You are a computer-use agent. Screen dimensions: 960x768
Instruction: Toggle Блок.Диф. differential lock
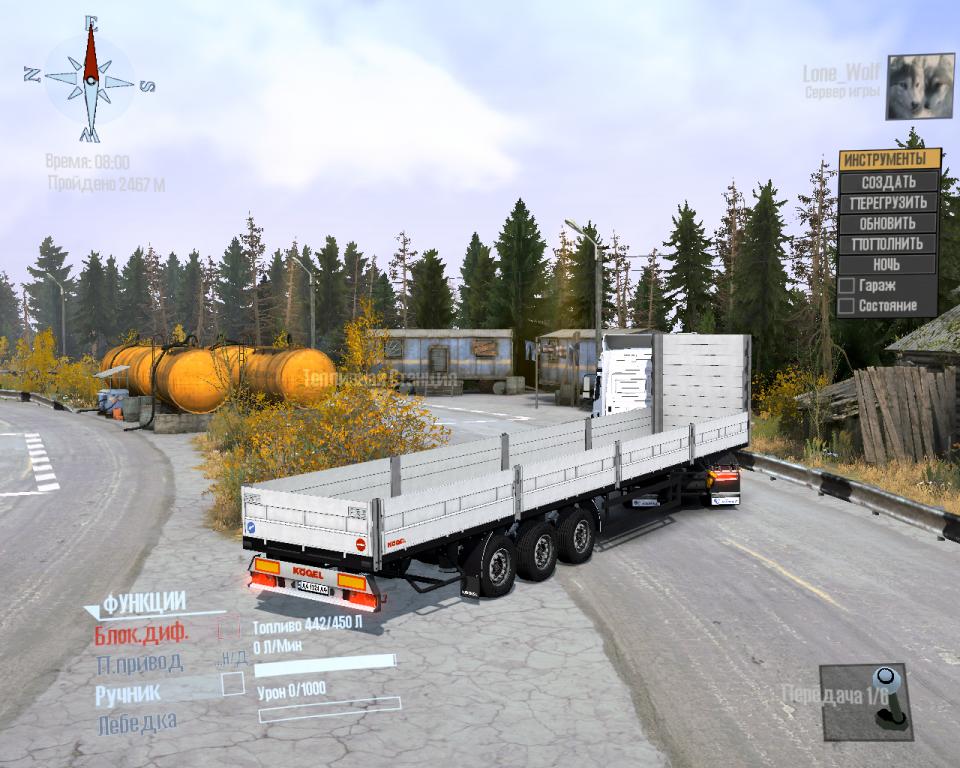pos(229,630)
